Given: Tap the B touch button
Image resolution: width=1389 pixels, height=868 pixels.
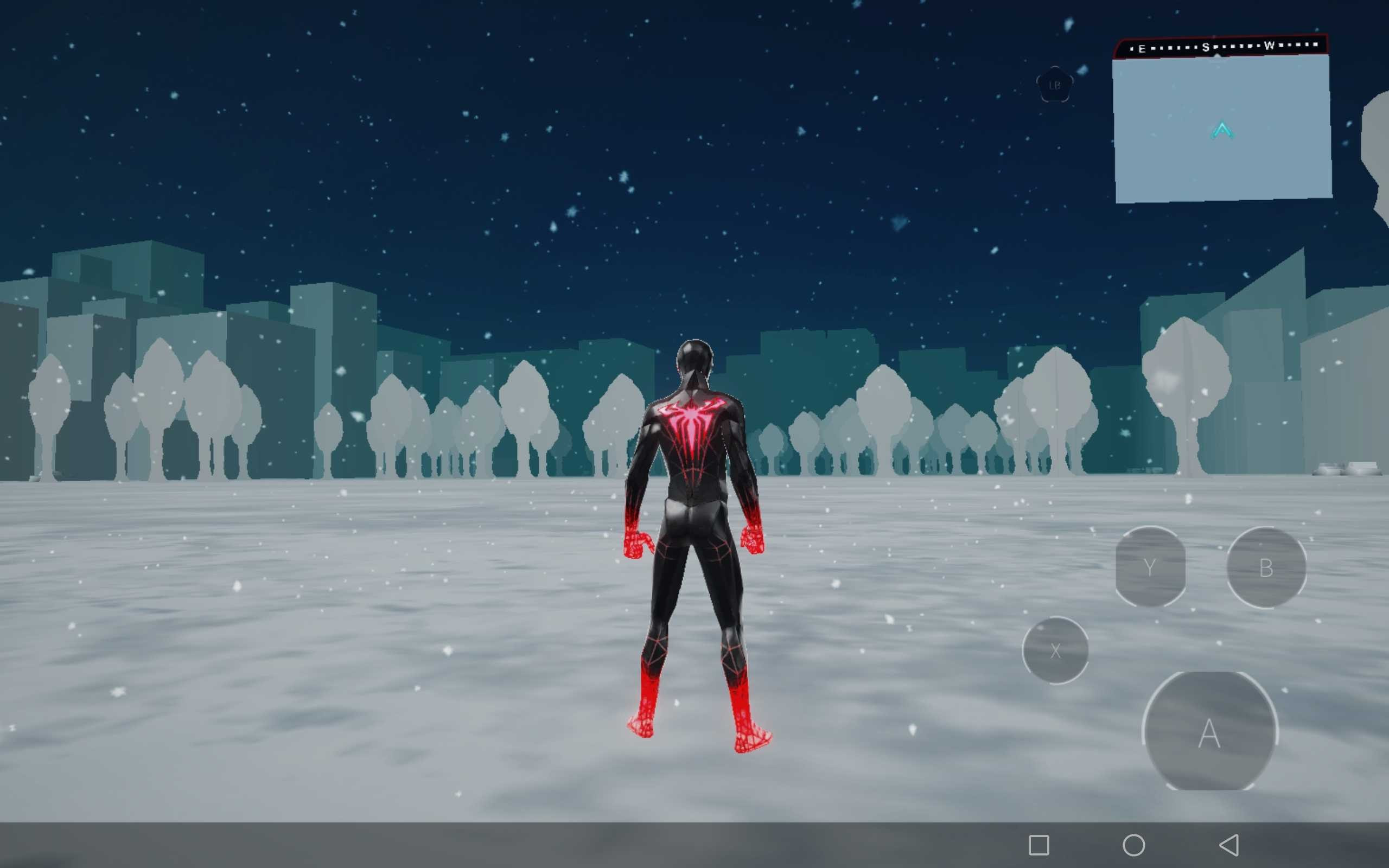Looking at the screenshot, I should click(1266, 567).
